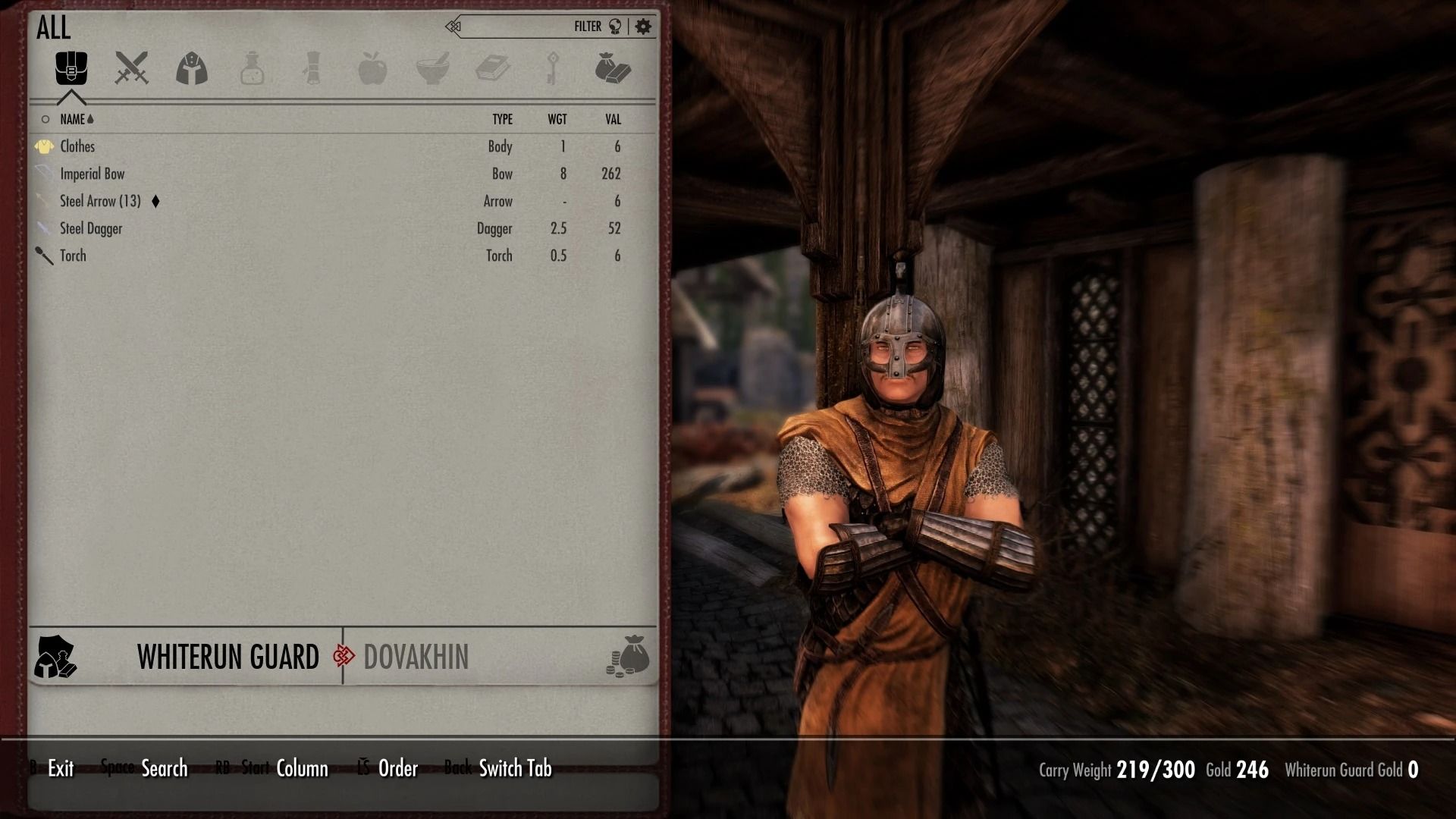Open the gear settings icon
The width and height of the screenshot is (1456, 819).
tap(643, 27)
